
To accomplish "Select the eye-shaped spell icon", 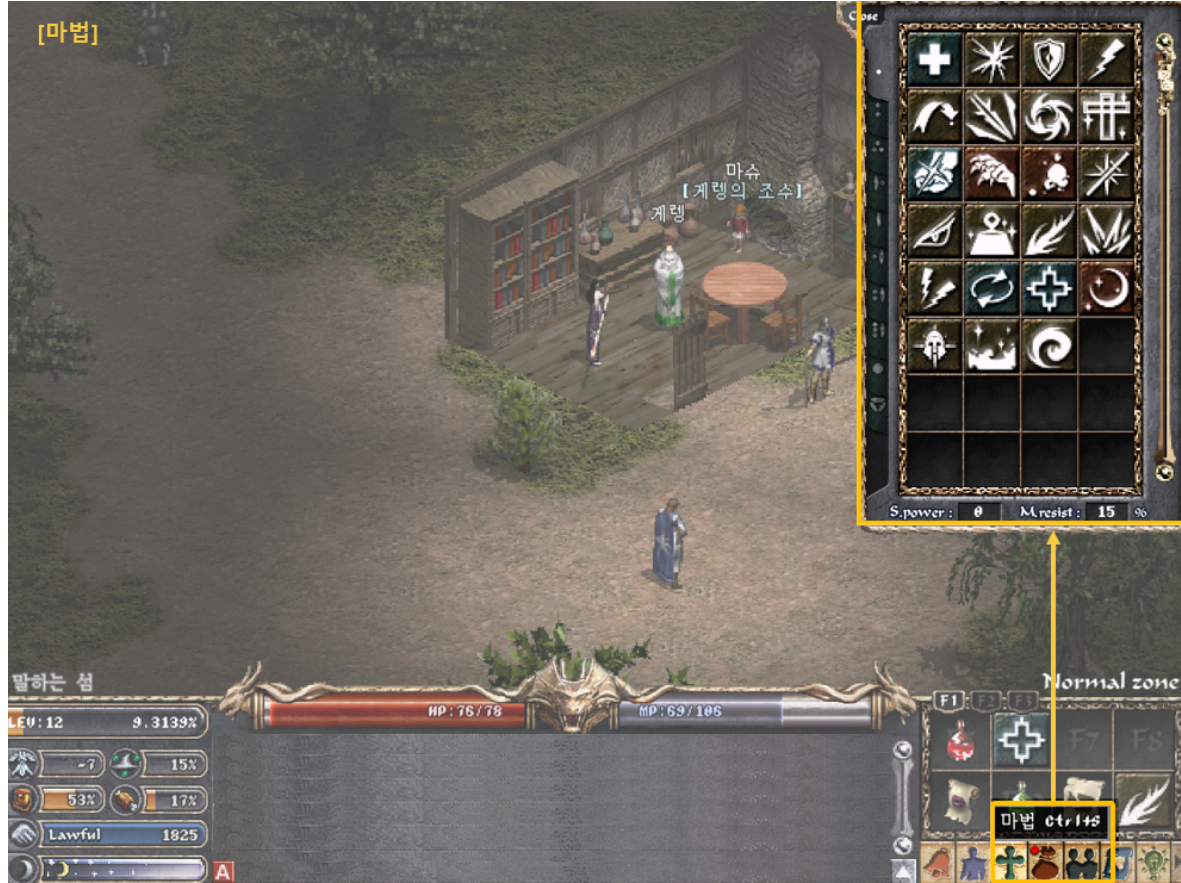I will click(x=936, y=231).
